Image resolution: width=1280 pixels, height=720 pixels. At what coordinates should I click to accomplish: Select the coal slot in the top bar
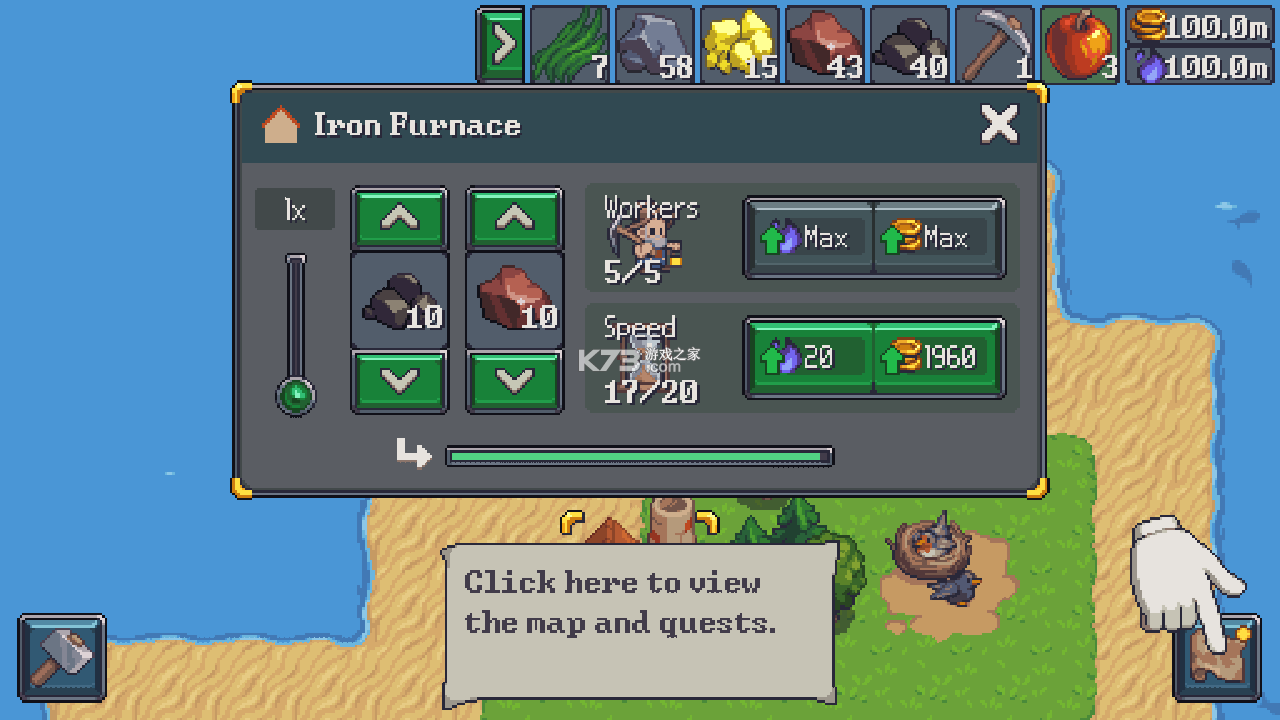909,45
